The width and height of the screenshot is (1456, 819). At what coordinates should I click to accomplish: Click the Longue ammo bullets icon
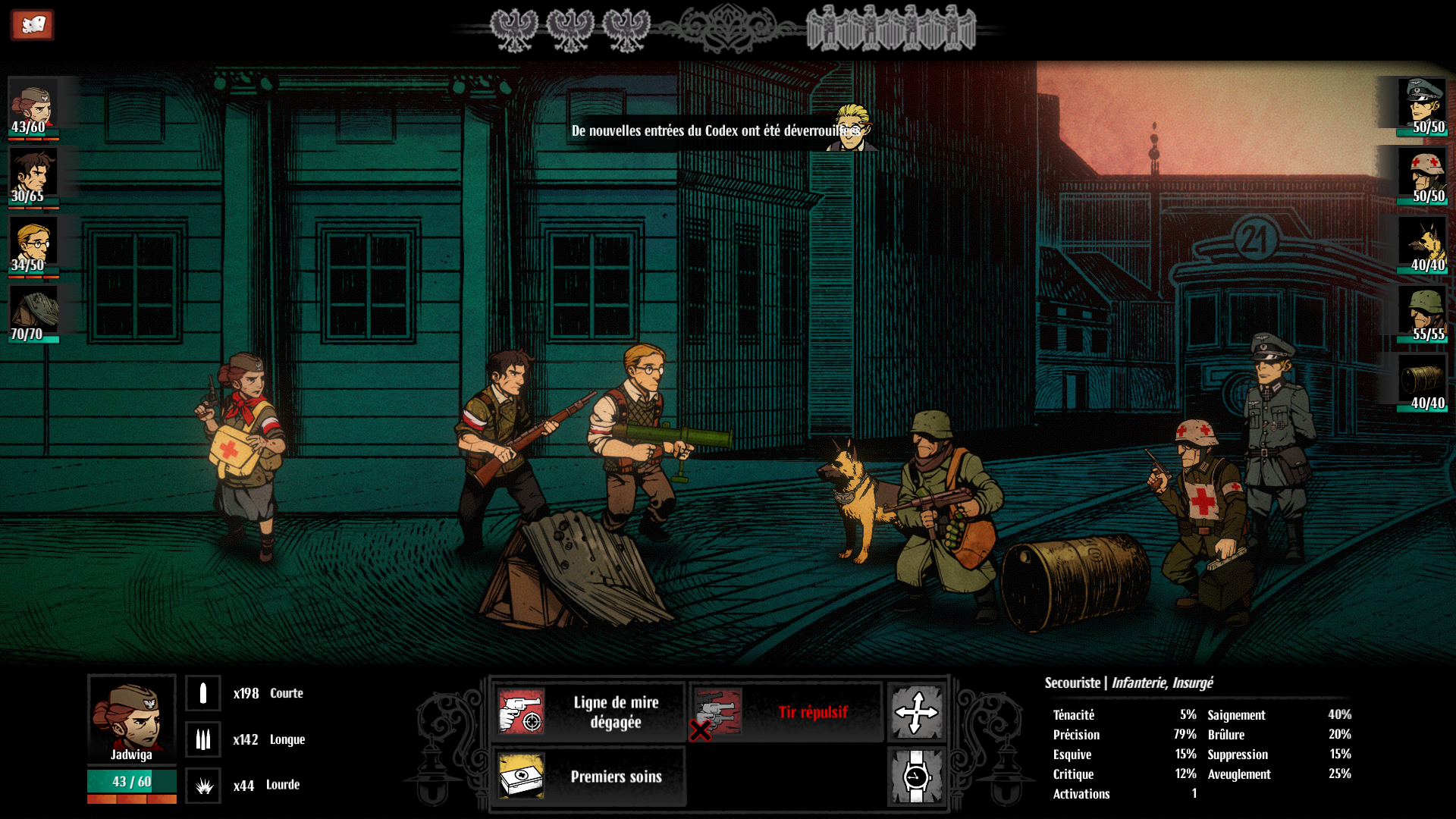coord(203,739)
